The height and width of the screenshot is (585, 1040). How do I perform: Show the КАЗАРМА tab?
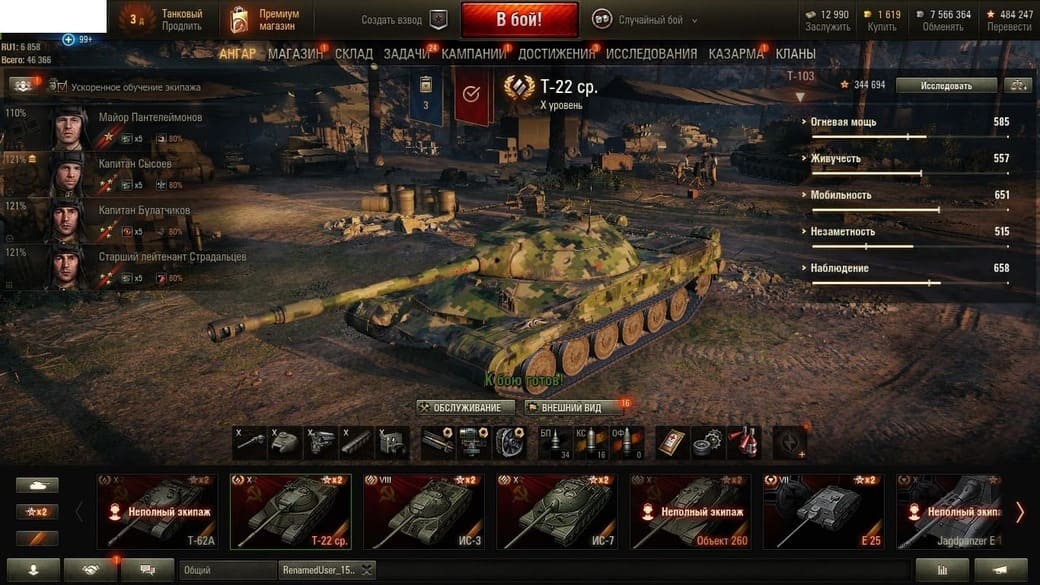(x=736, y=53)
